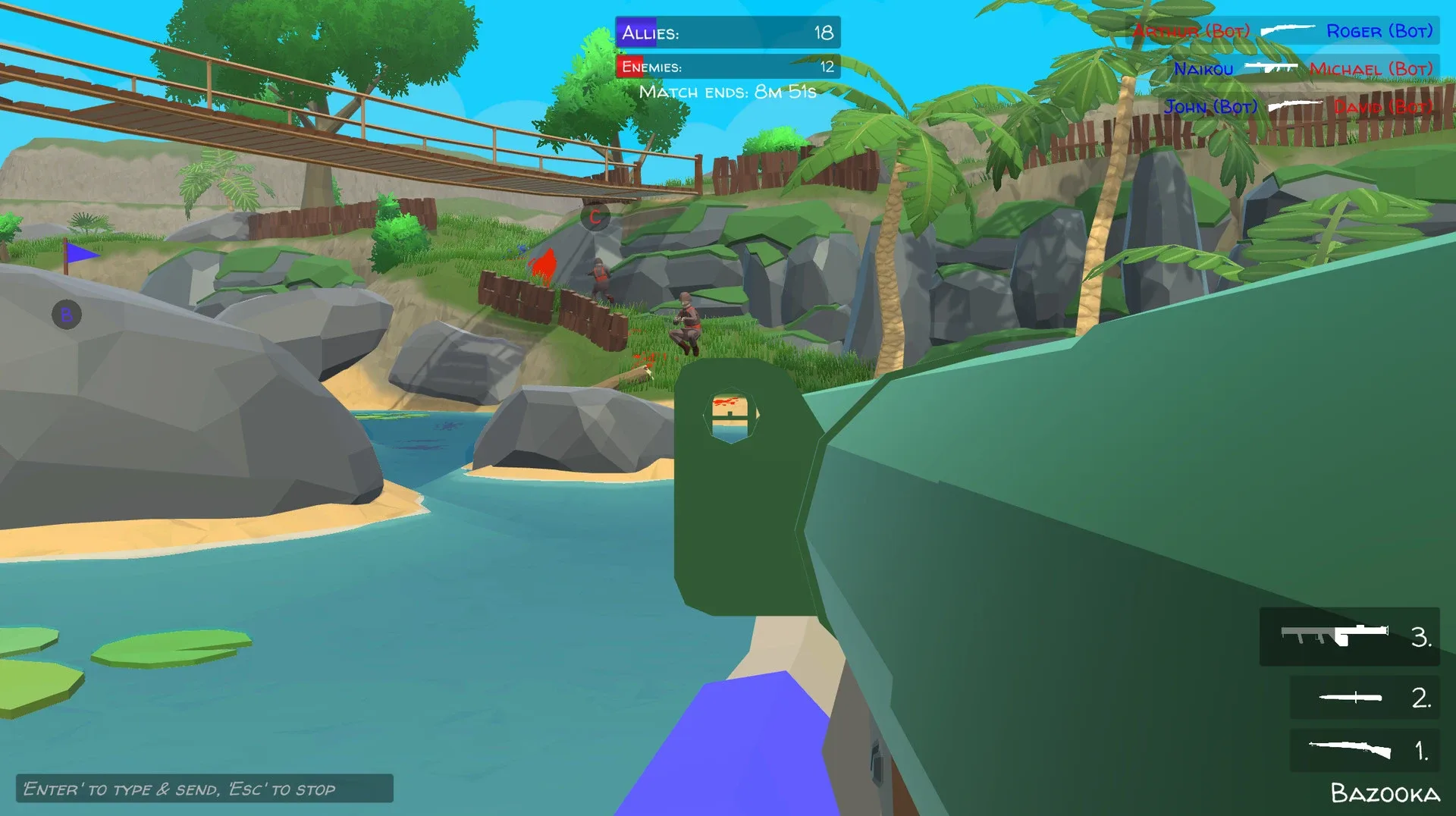This screenshot has height=816, width=1456.
Task: Select the Enemies score bar
Action: pos(728,67)
